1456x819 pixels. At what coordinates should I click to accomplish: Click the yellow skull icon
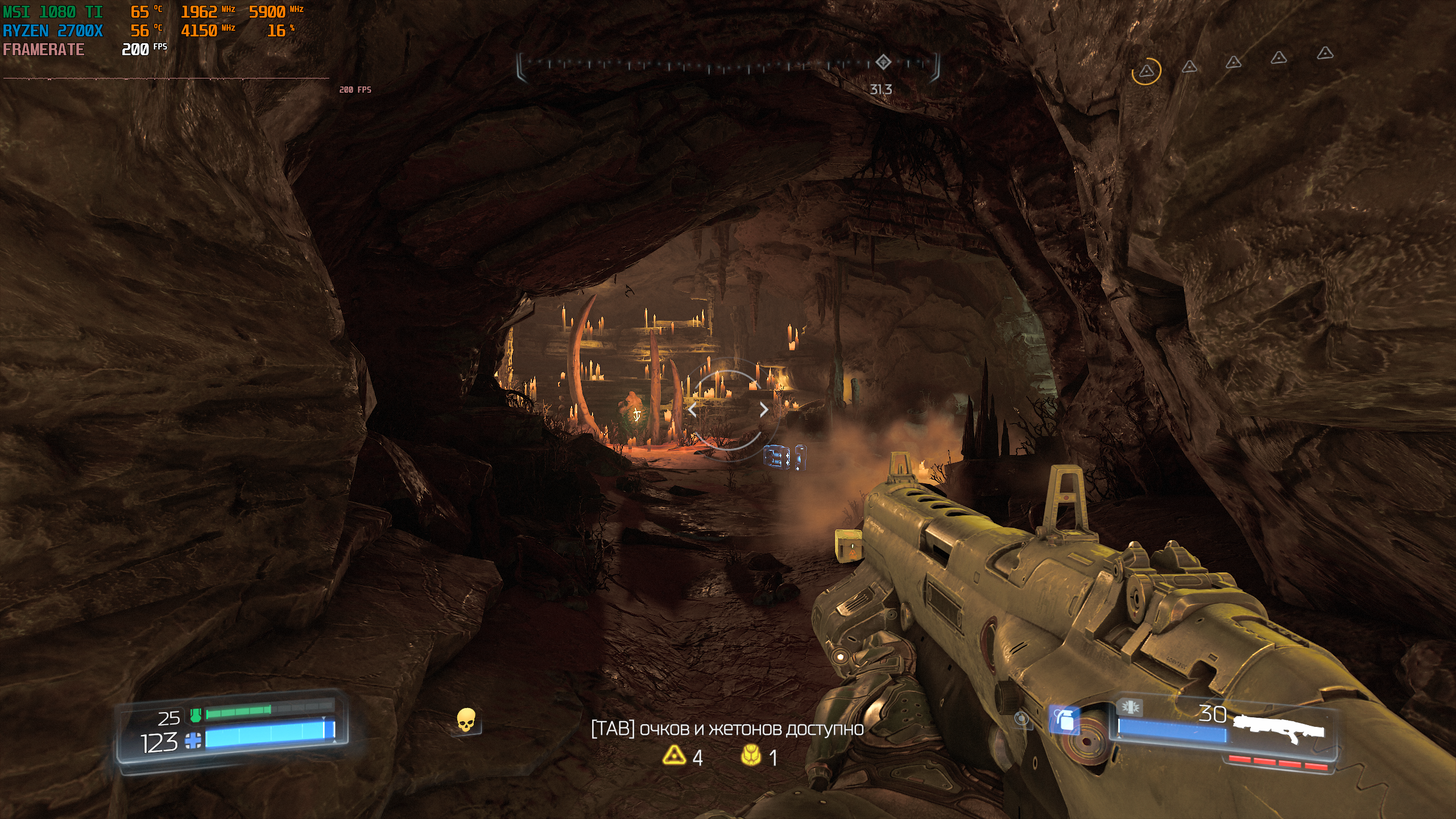coord(466,720)
